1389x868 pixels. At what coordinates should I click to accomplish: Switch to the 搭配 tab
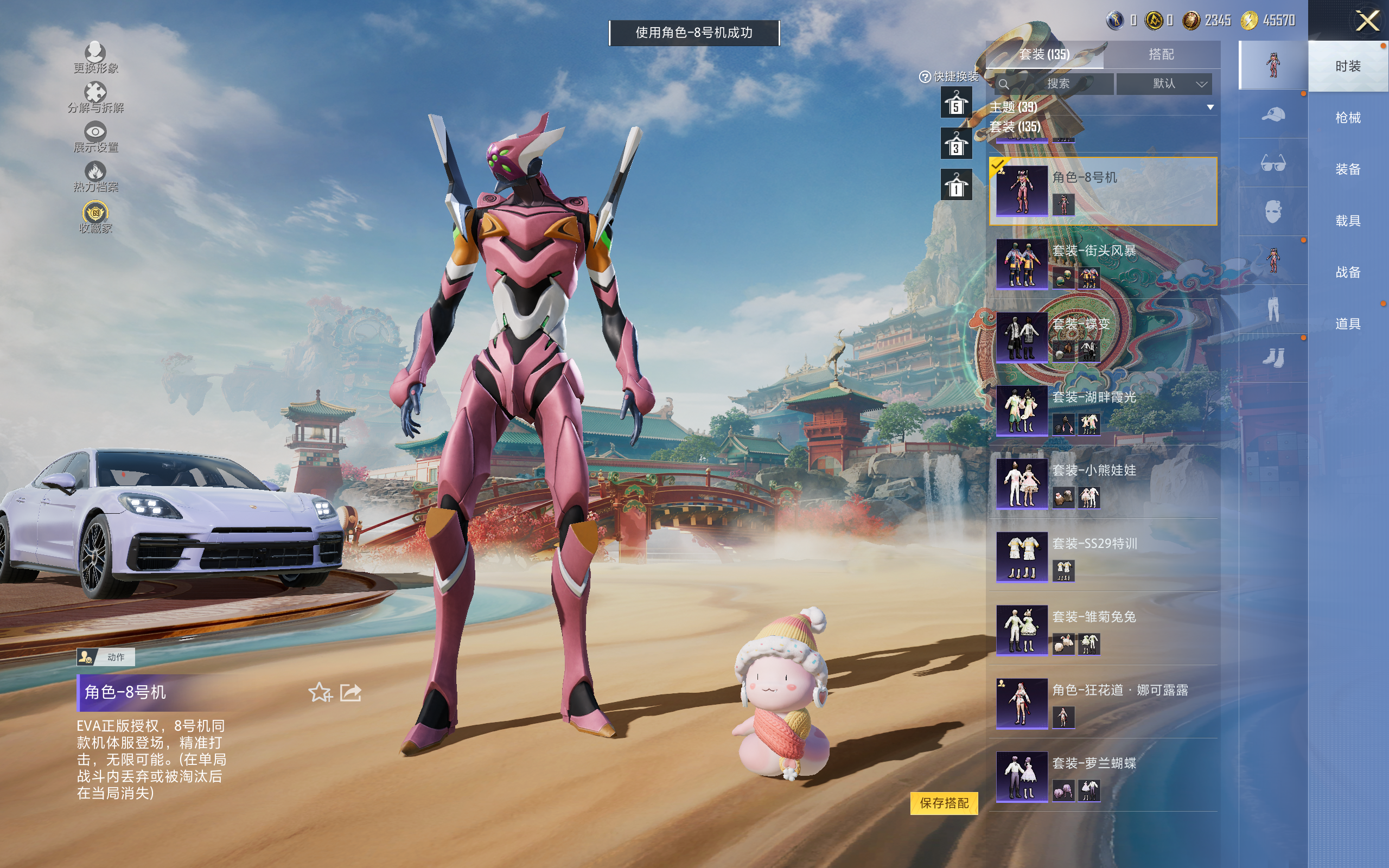1161,55
